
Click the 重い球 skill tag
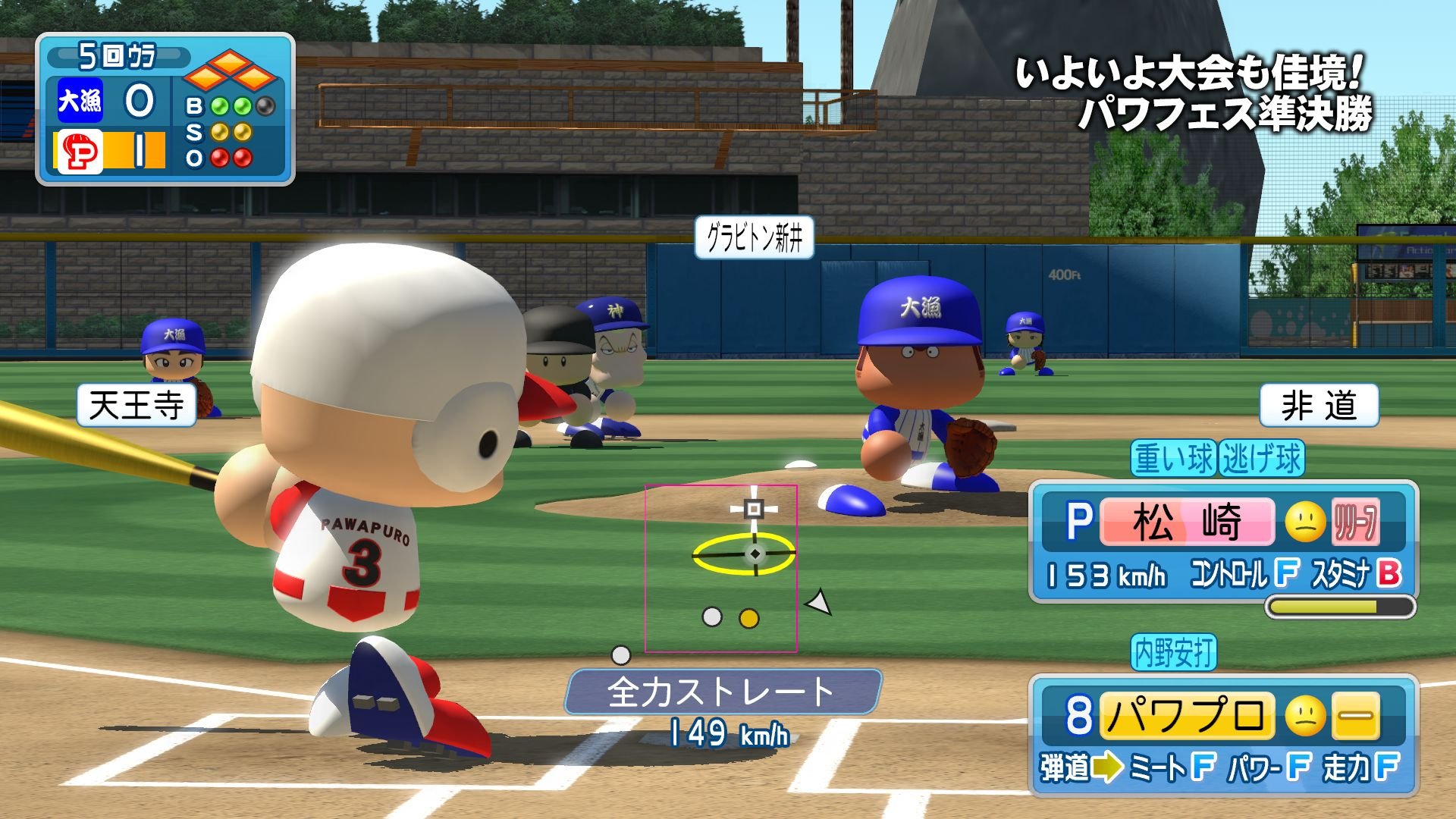(x=1174, y=459)
